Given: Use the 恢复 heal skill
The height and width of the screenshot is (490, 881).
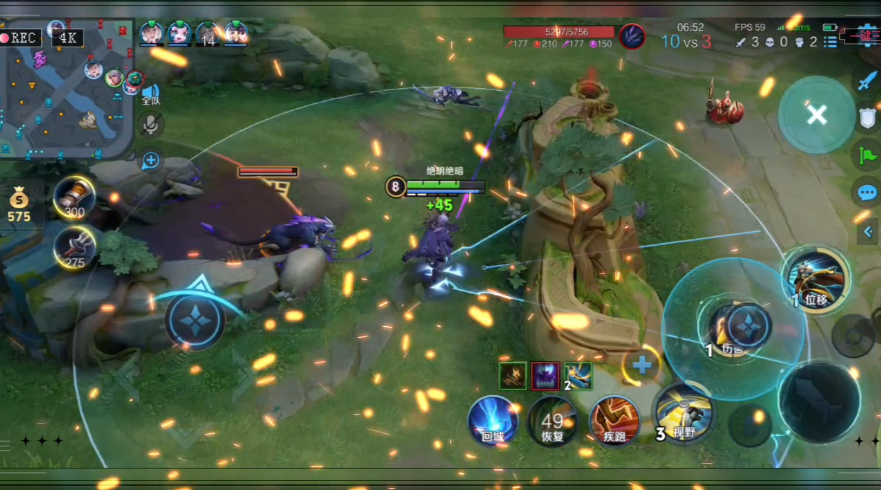Looking at the screenshot, I should [553, 418].
